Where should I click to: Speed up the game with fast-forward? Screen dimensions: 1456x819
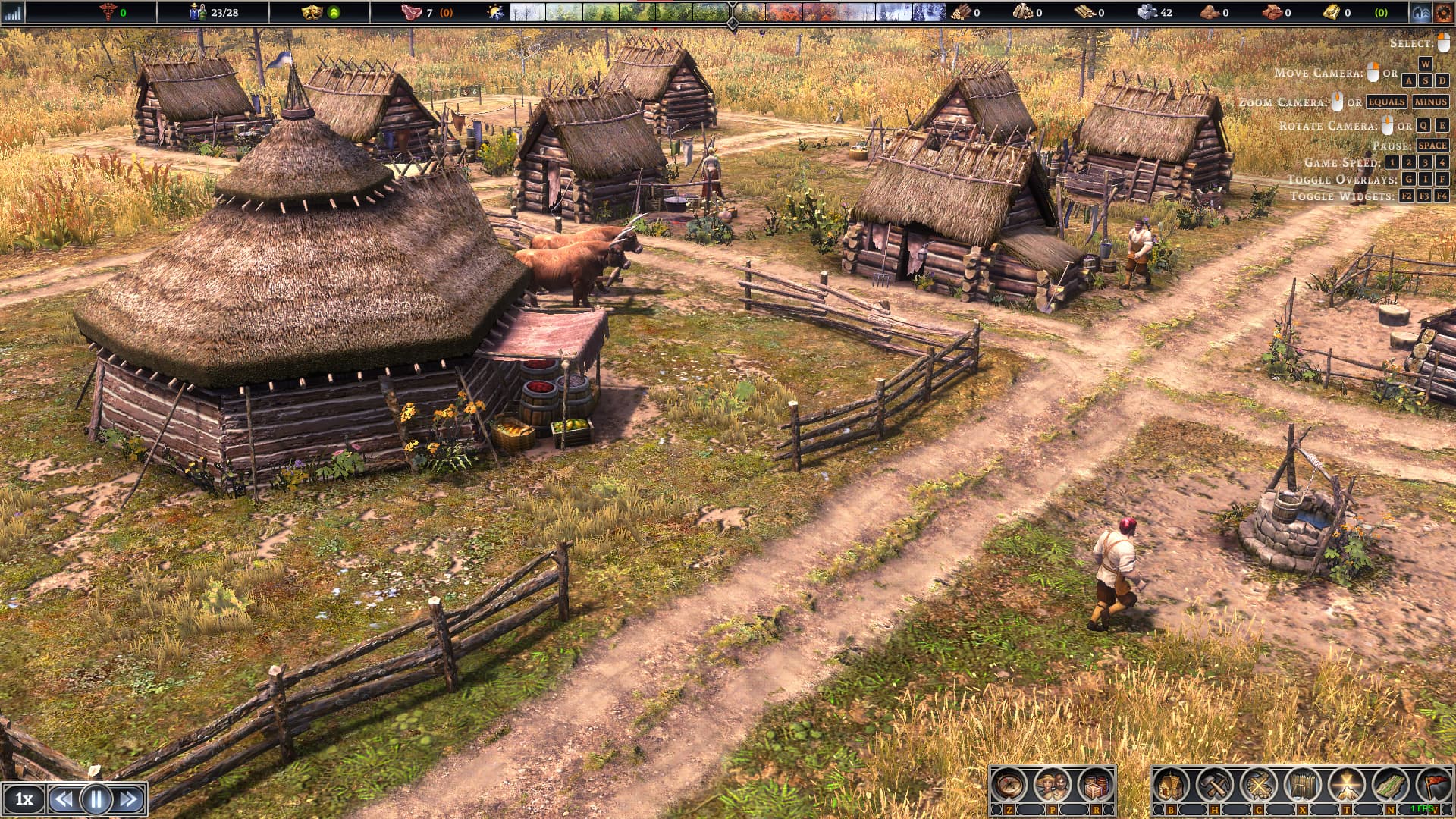[x=129, y=799]
